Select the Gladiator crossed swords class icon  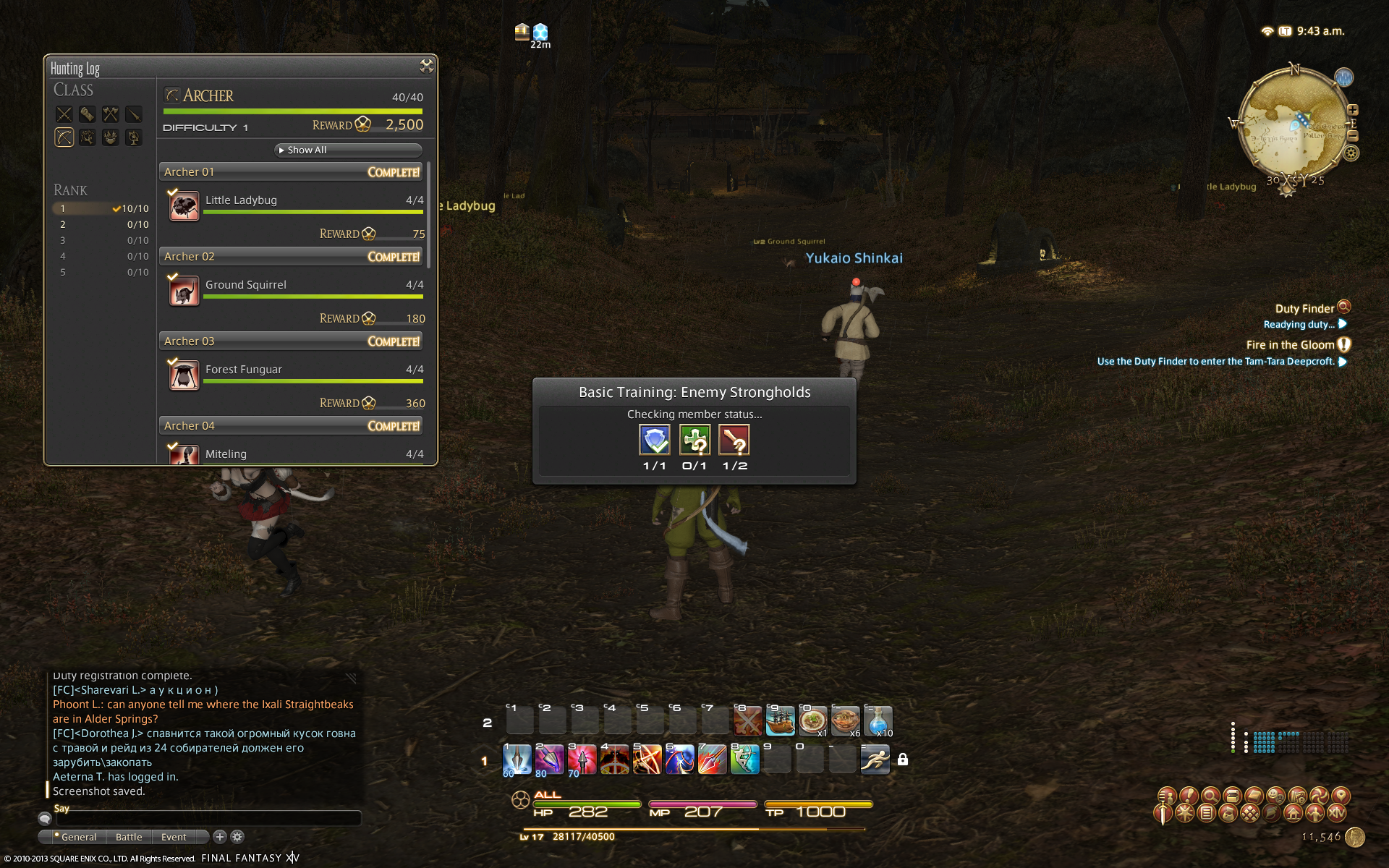[64, 114]
